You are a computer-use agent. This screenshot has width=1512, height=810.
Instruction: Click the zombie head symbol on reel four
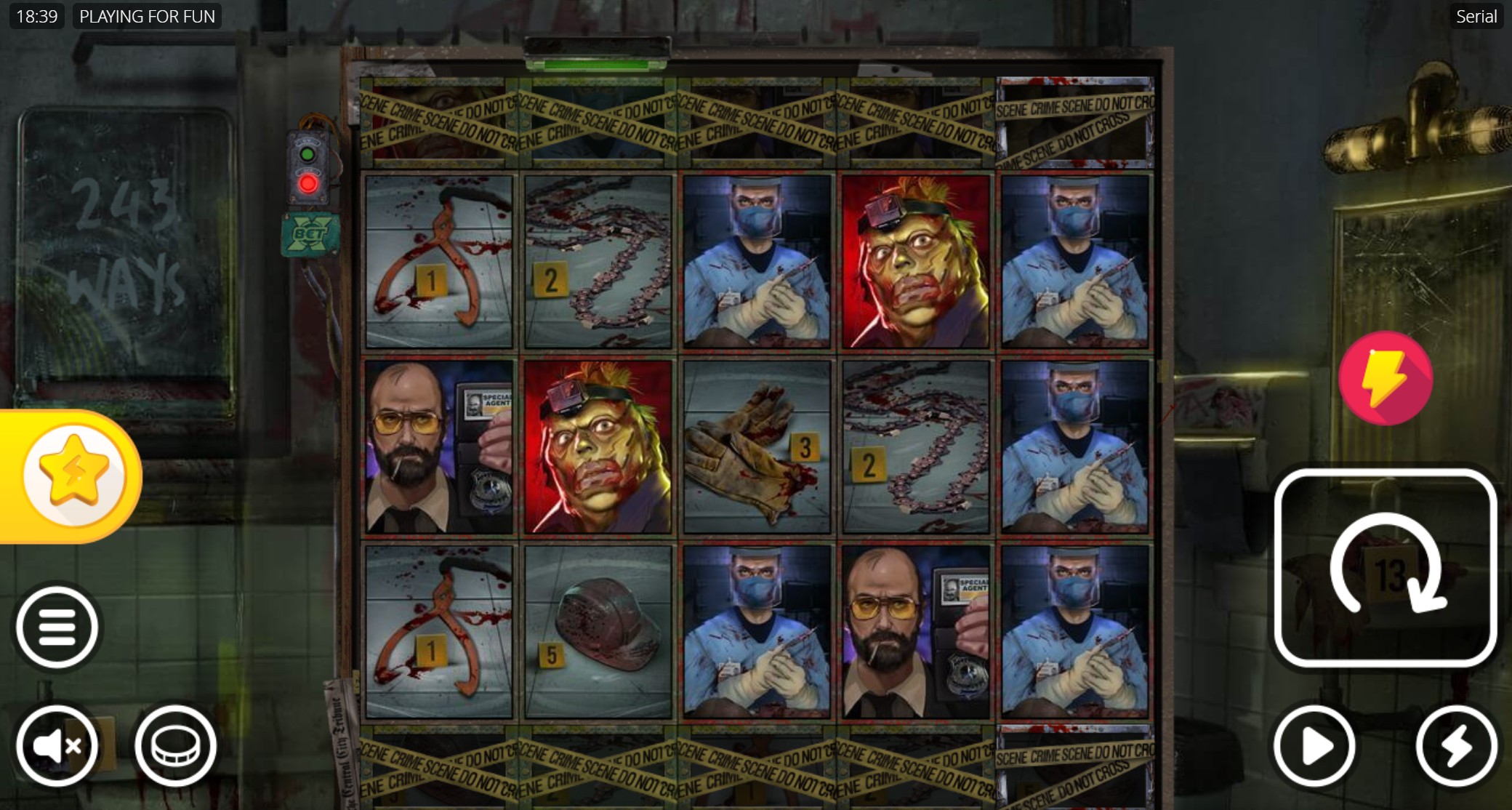[x=914, y=258]
